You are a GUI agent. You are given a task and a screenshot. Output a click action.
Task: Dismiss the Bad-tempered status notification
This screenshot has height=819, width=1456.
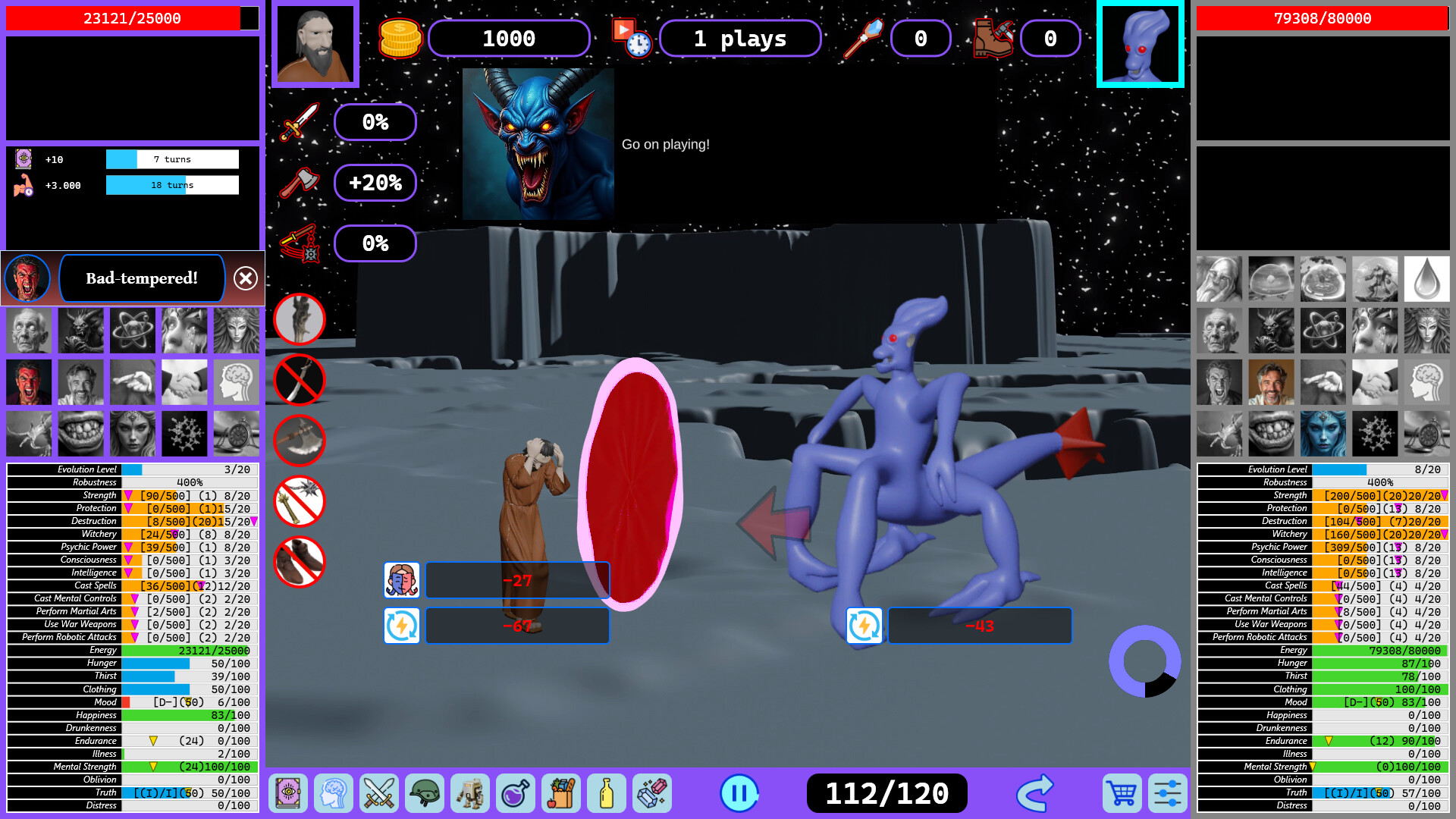point(244,278)
